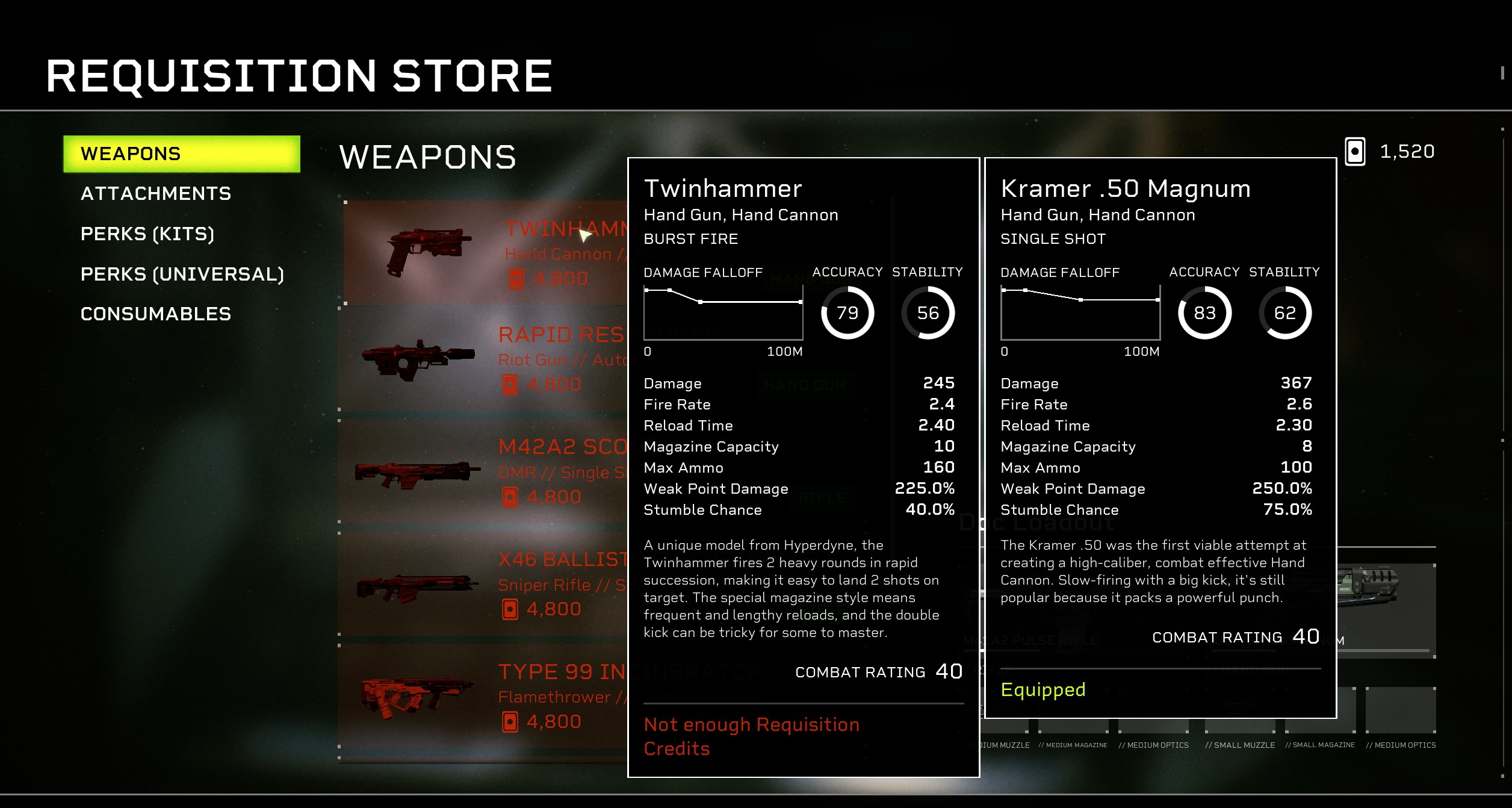Switch to the CONSUMABLES tab

pos(156,313)
